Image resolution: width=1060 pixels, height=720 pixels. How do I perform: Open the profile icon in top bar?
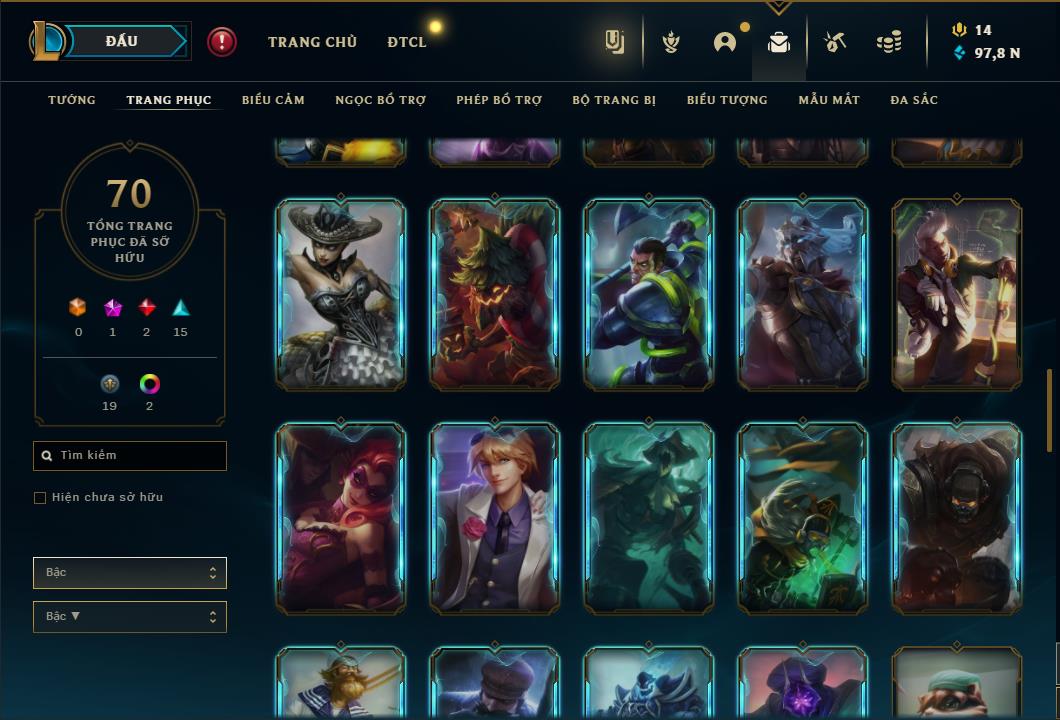[x=725, y=42]
